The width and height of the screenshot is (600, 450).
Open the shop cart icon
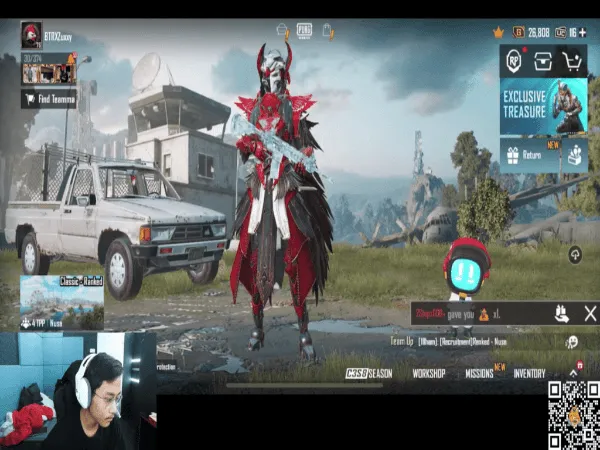(573, 61)
